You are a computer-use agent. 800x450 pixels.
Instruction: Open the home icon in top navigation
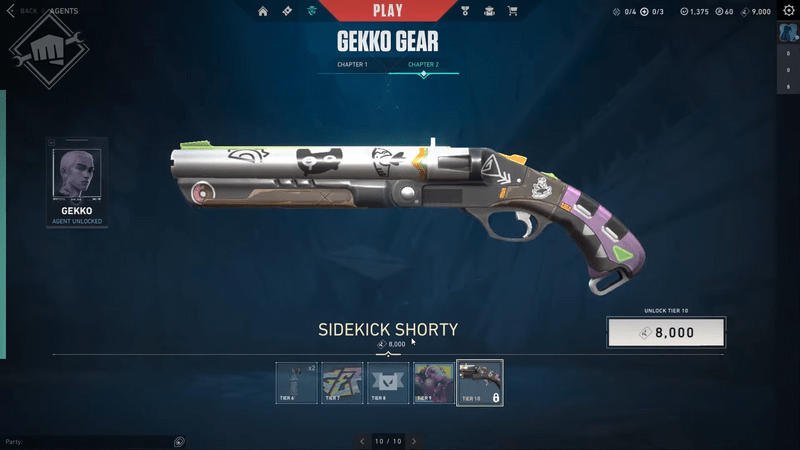263,11
